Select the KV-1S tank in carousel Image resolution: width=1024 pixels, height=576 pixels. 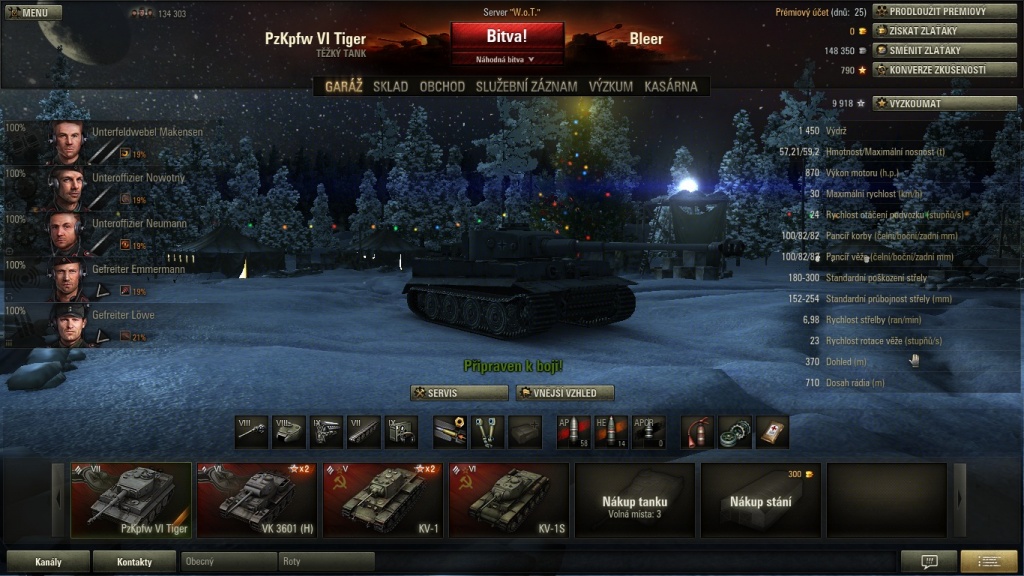(x=508, y=499)
